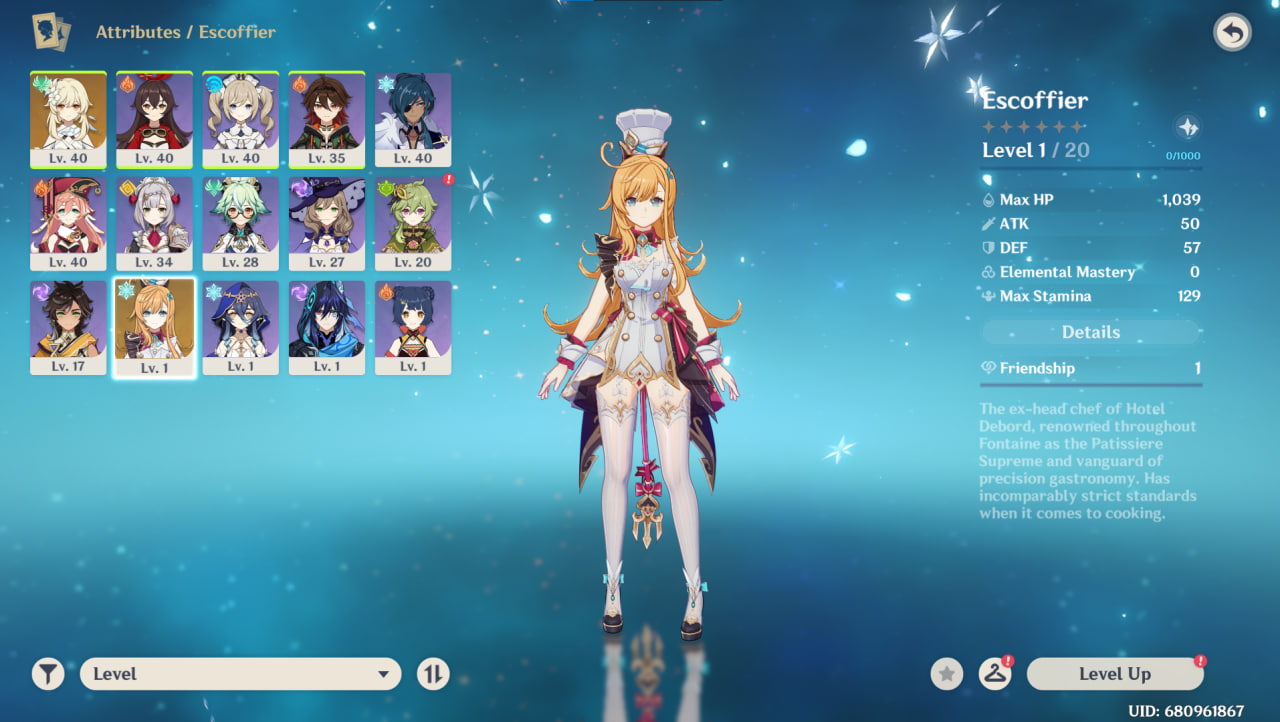This screenshot has width=1280, height=722.
Task: Select the Barbara character card
Action: (x=240, y=119)
